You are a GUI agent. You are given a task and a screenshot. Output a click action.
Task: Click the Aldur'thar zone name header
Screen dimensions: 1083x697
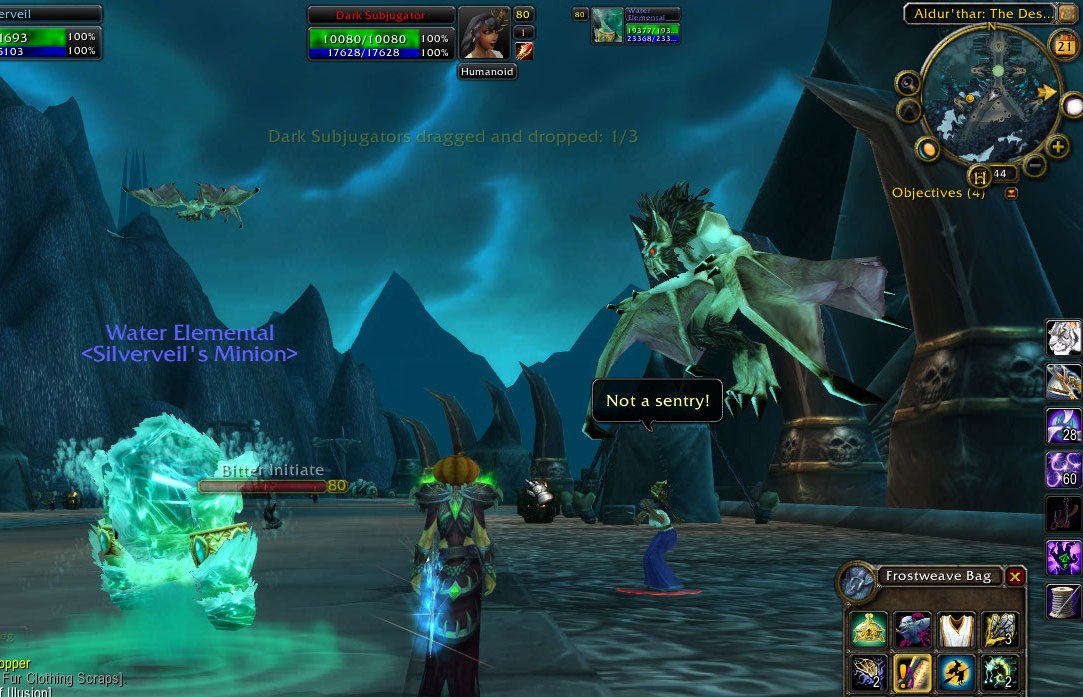click(981, 14)
